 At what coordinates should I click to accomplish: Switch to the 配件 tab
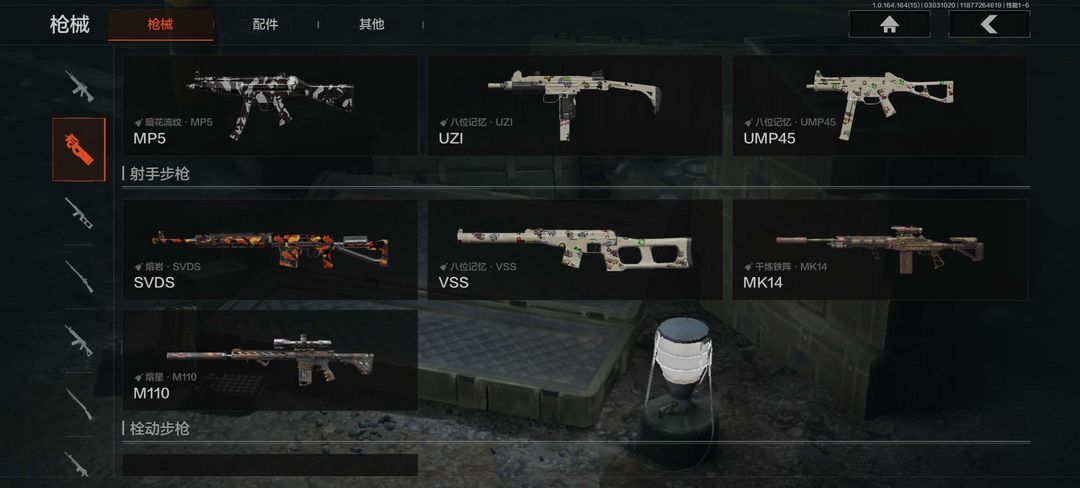[x=265, y=24]
